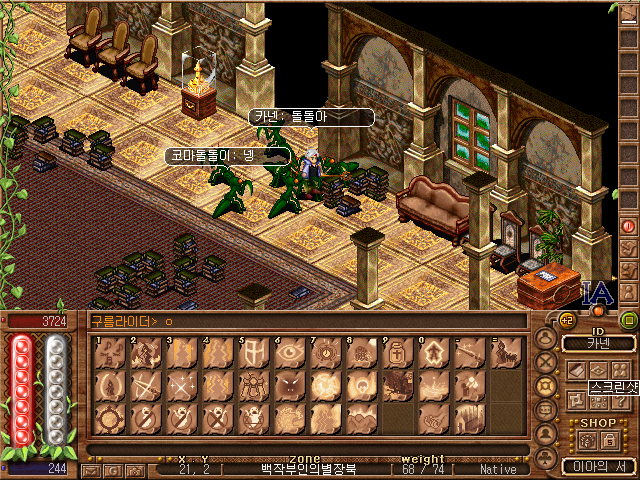Activate the music notes skill in slot 1
The image size is (640, 480).
point(109,353)
